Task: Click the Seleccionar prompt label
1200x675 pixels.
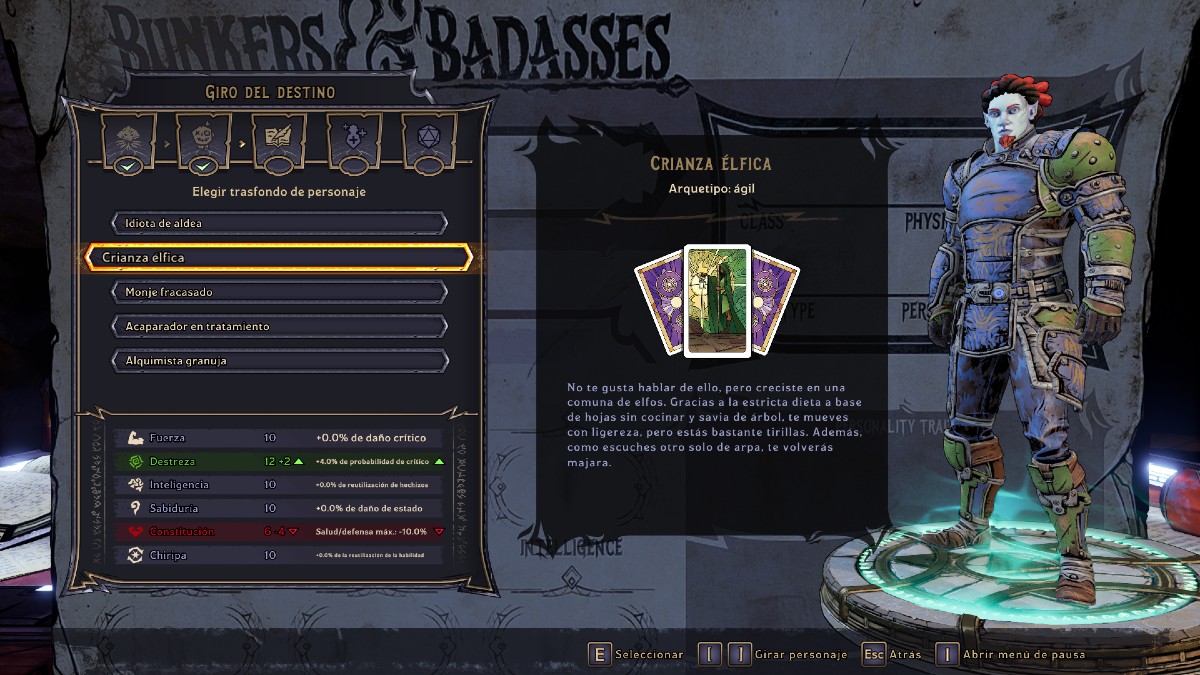Action: pyautogui.click(x=648, y=655)
